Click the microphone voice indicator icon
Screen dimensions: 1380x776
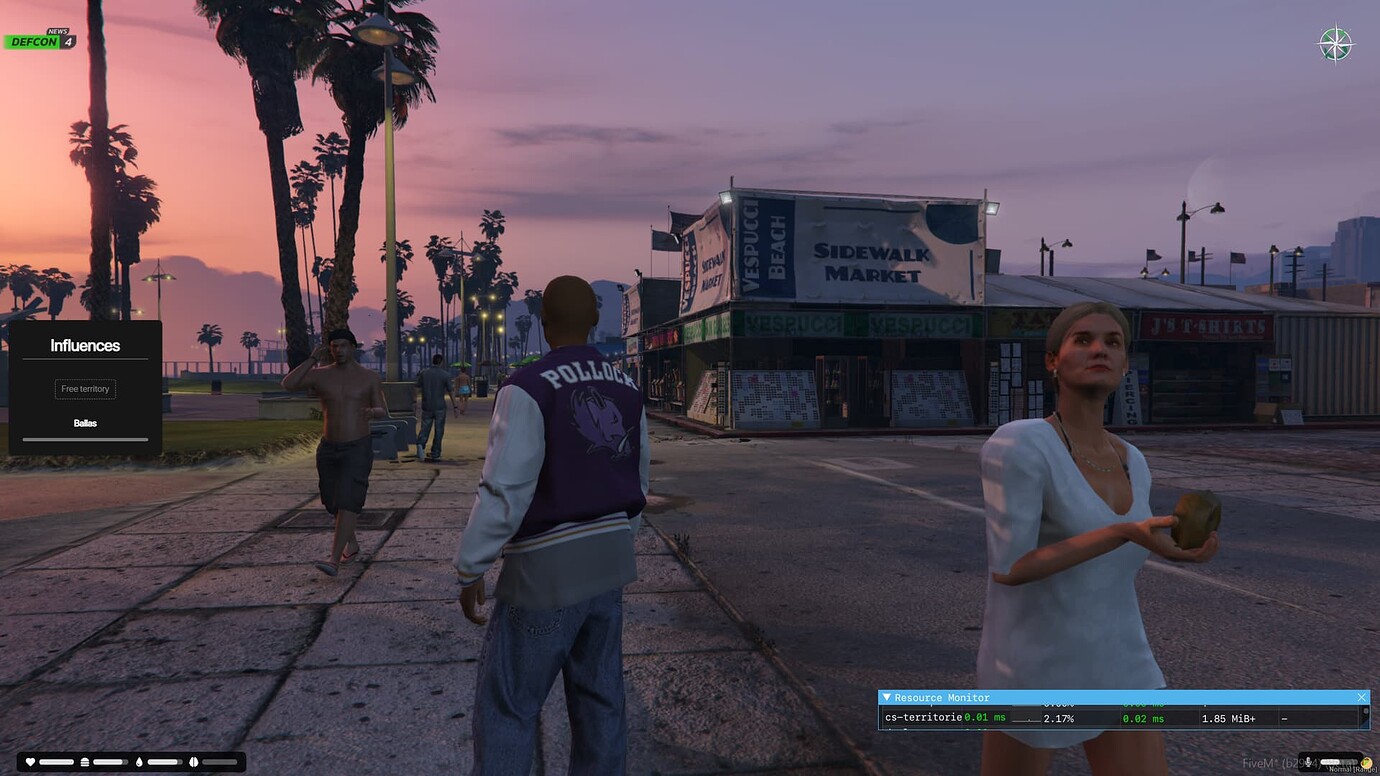1308,762
